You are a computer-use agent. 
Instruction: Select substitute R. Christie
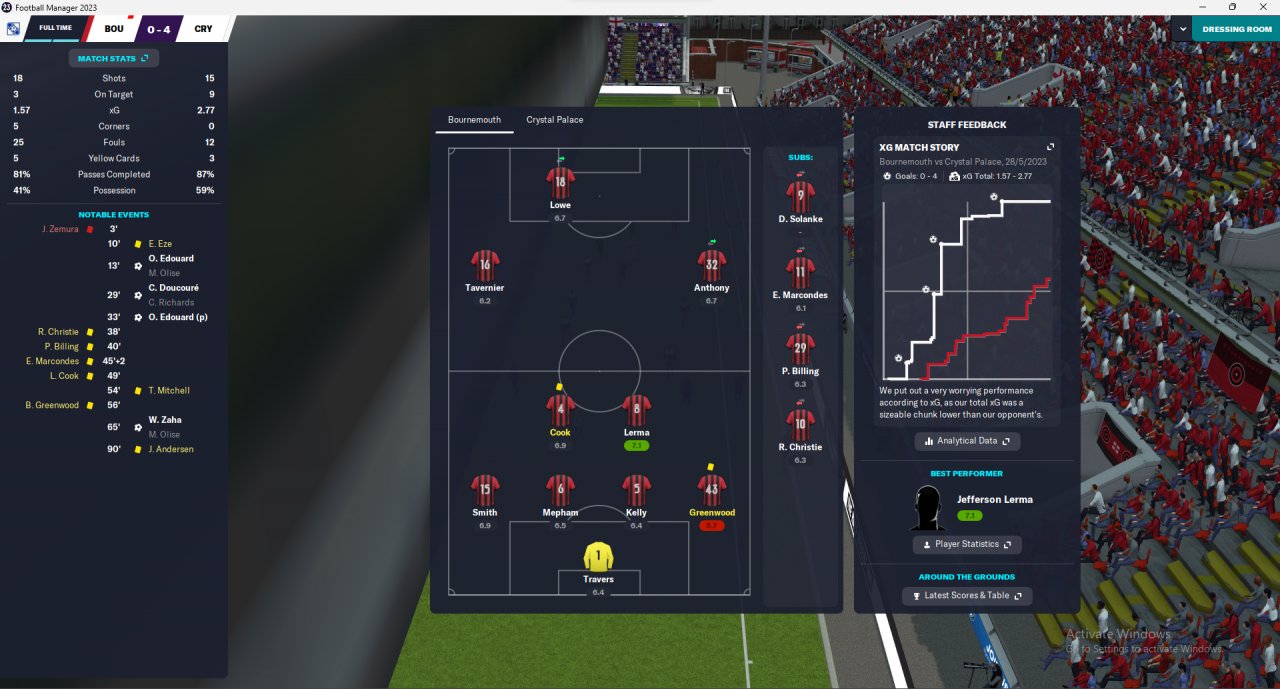(800, 423)
